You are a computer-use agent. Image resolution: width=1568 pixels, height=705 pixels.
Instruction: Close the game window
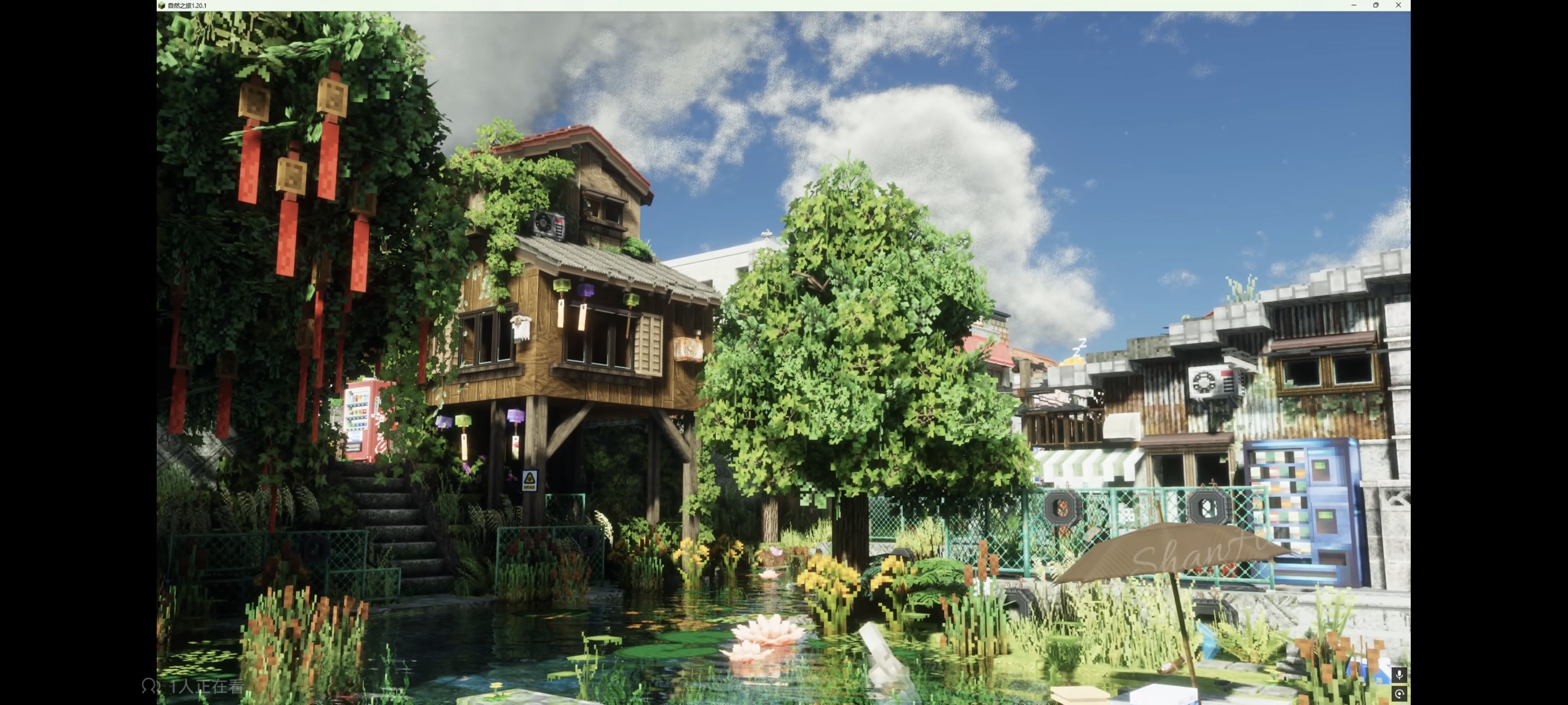click(1398, 5)
